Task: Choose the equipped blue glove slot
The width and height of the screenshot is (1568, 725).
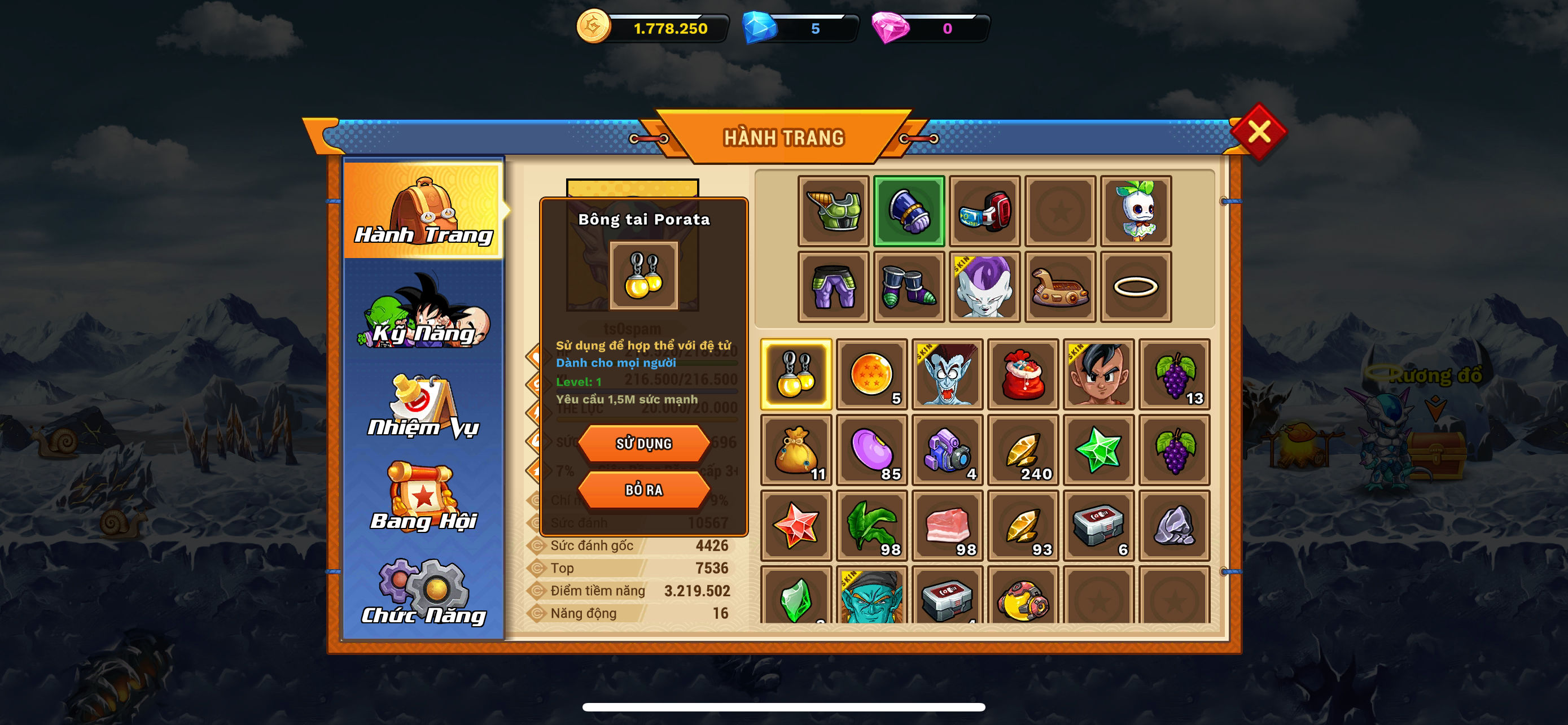Action: click(x=909, y=211)
